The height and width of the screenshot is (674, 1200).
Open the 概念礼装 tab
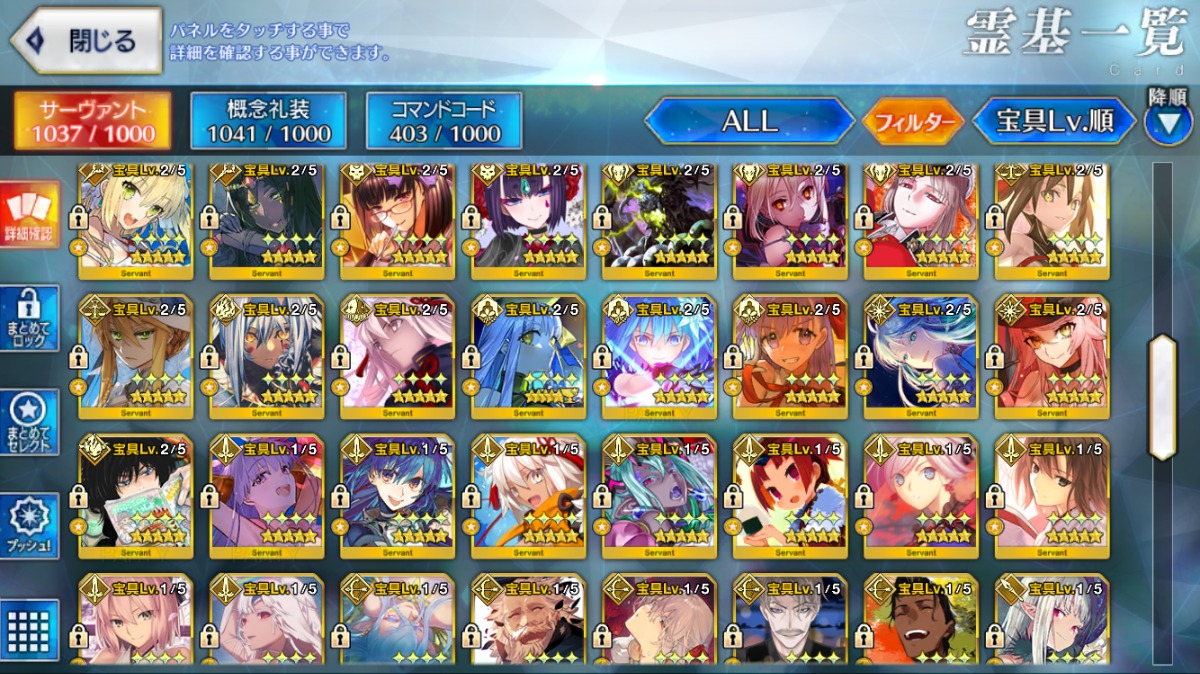tap(268, 121)
